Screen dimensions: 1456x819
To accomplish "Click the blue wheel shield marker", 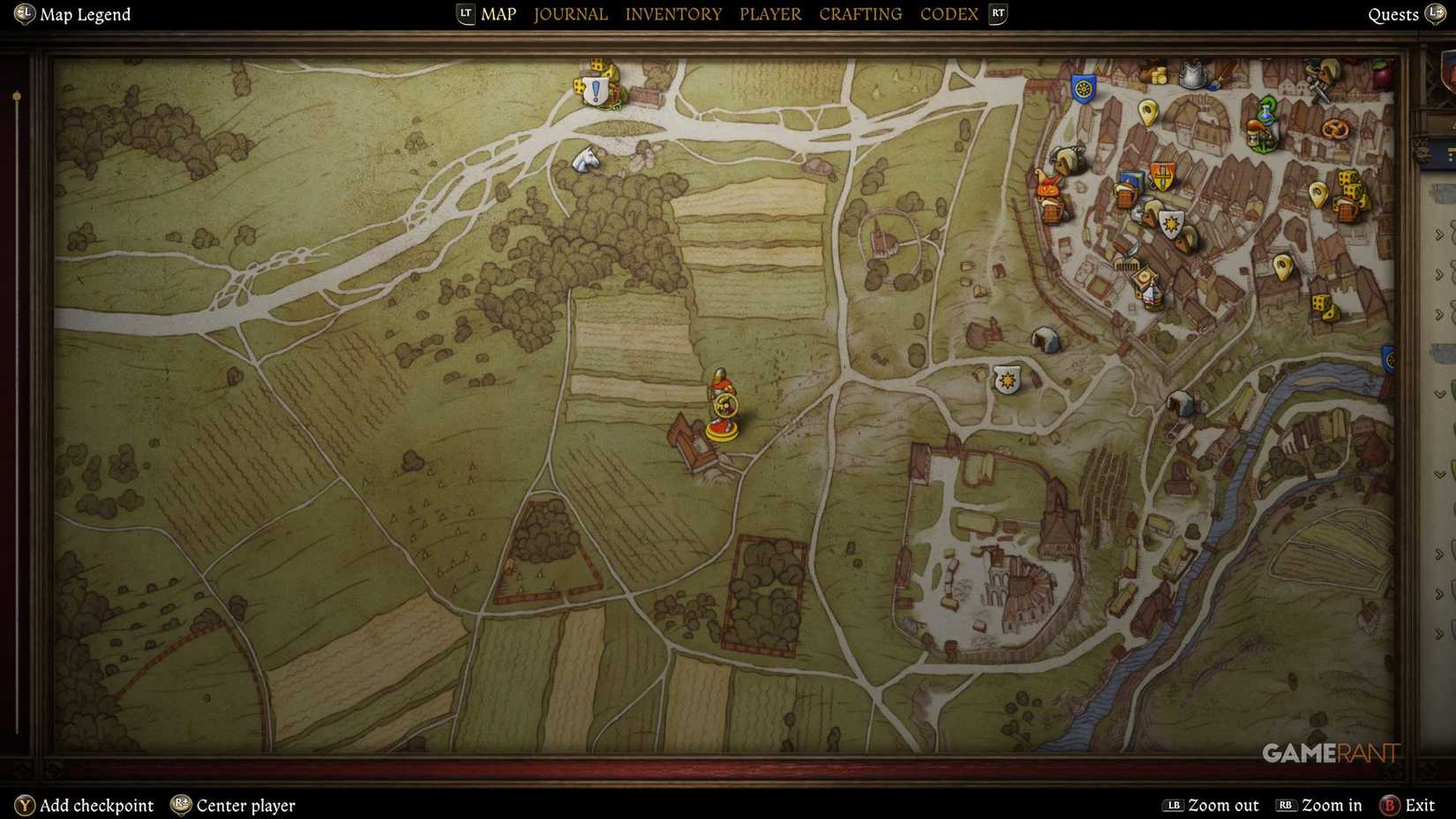I will click(x=1084, y=88).
